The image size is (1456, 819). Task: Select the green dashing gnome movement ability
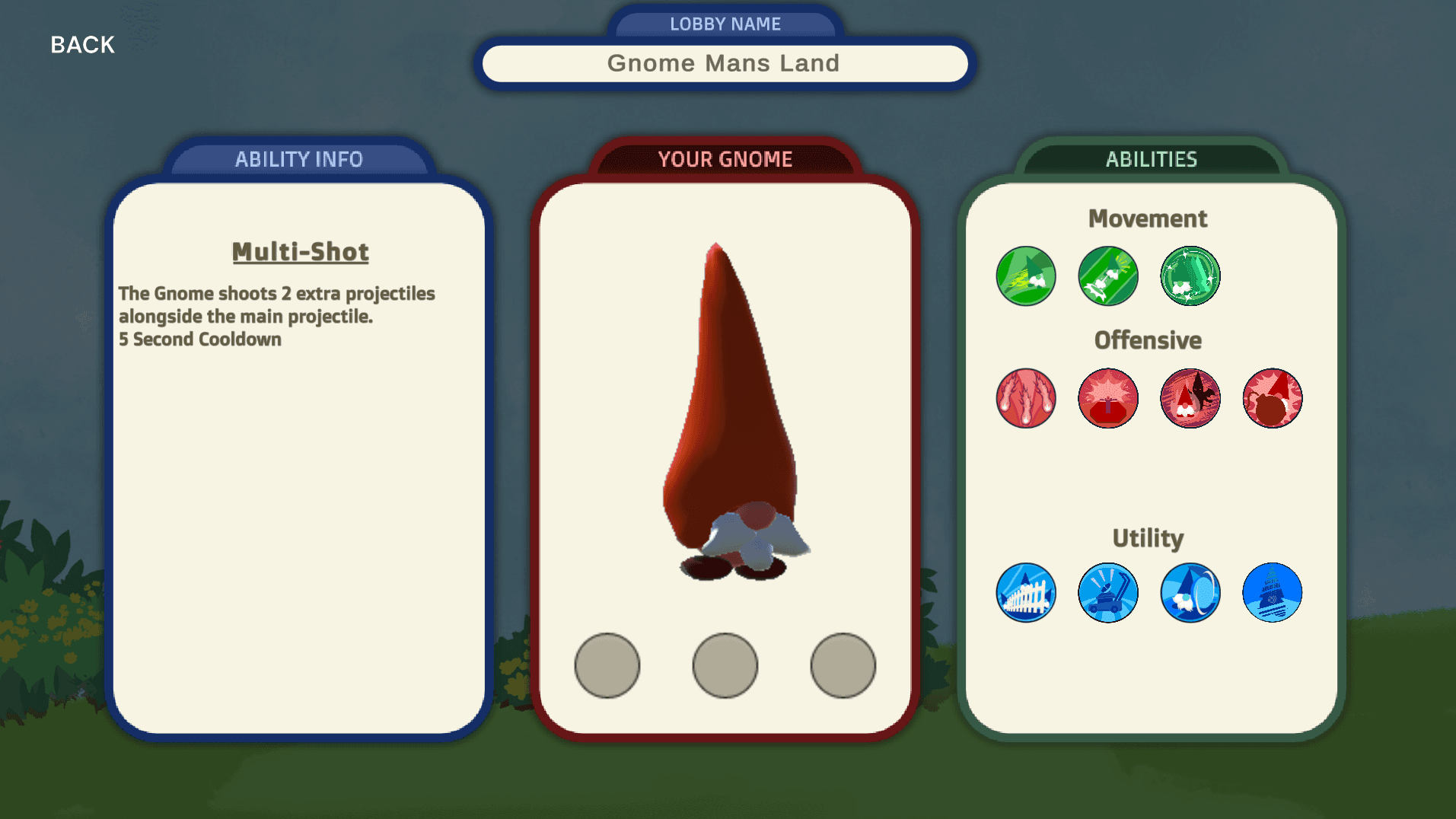point(1025,276)
